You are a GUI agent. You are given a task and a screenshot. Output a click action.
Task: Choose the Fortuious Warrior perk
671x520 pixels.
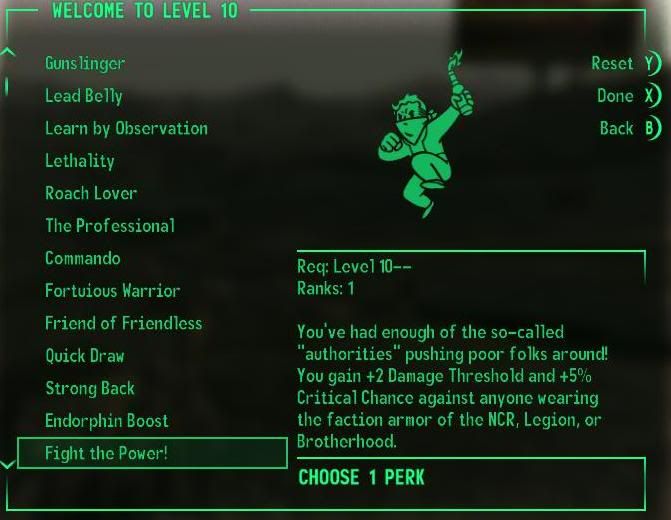112,291
